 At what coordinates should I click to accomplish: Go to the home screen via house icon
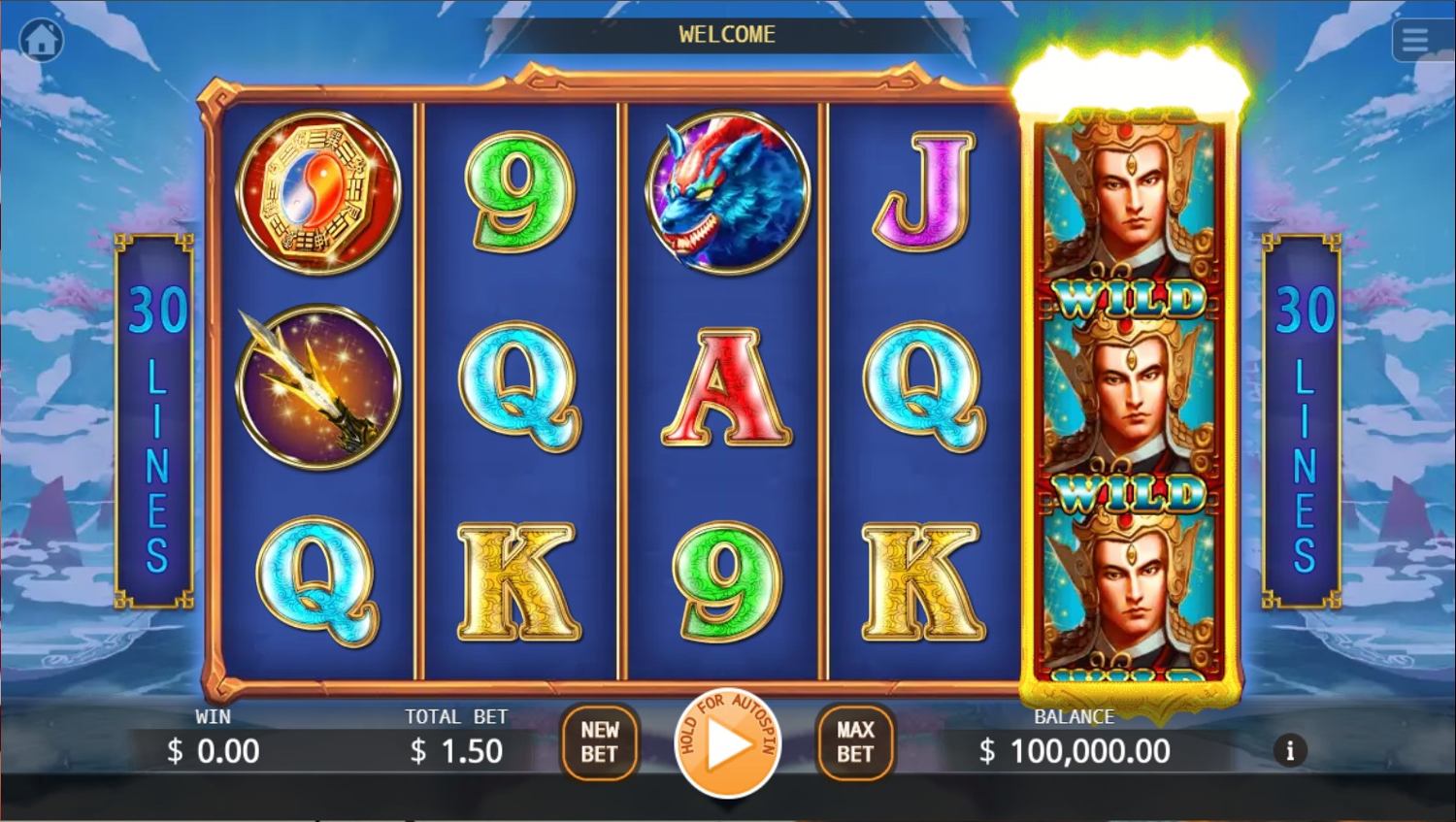pyautogui.click(x=41, y=41)
